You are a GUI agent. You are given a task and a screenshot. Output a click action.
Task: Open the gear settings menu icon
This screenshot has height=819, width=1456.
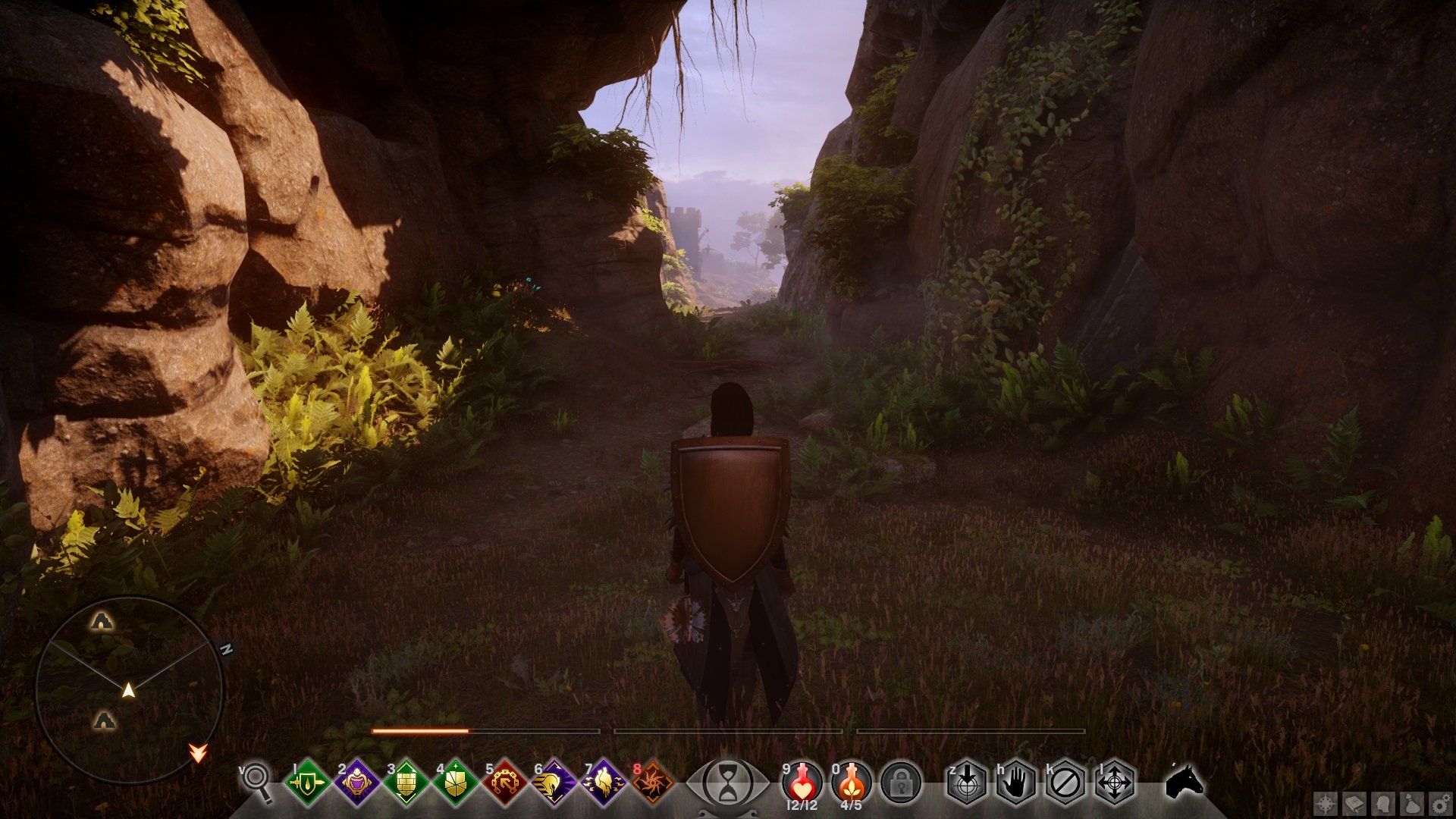point(1439,804)
